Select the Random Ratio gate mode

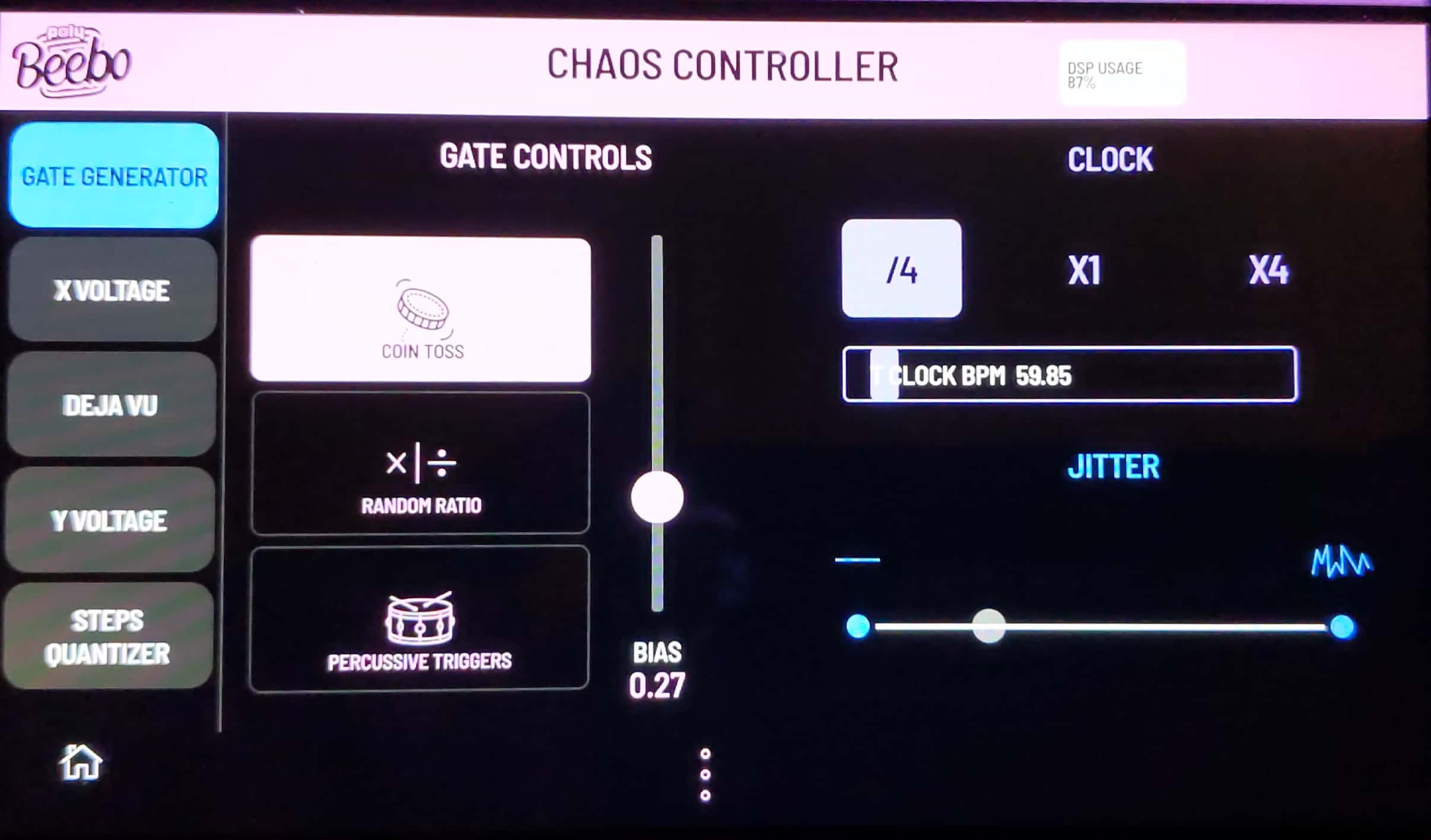[421, 464]
